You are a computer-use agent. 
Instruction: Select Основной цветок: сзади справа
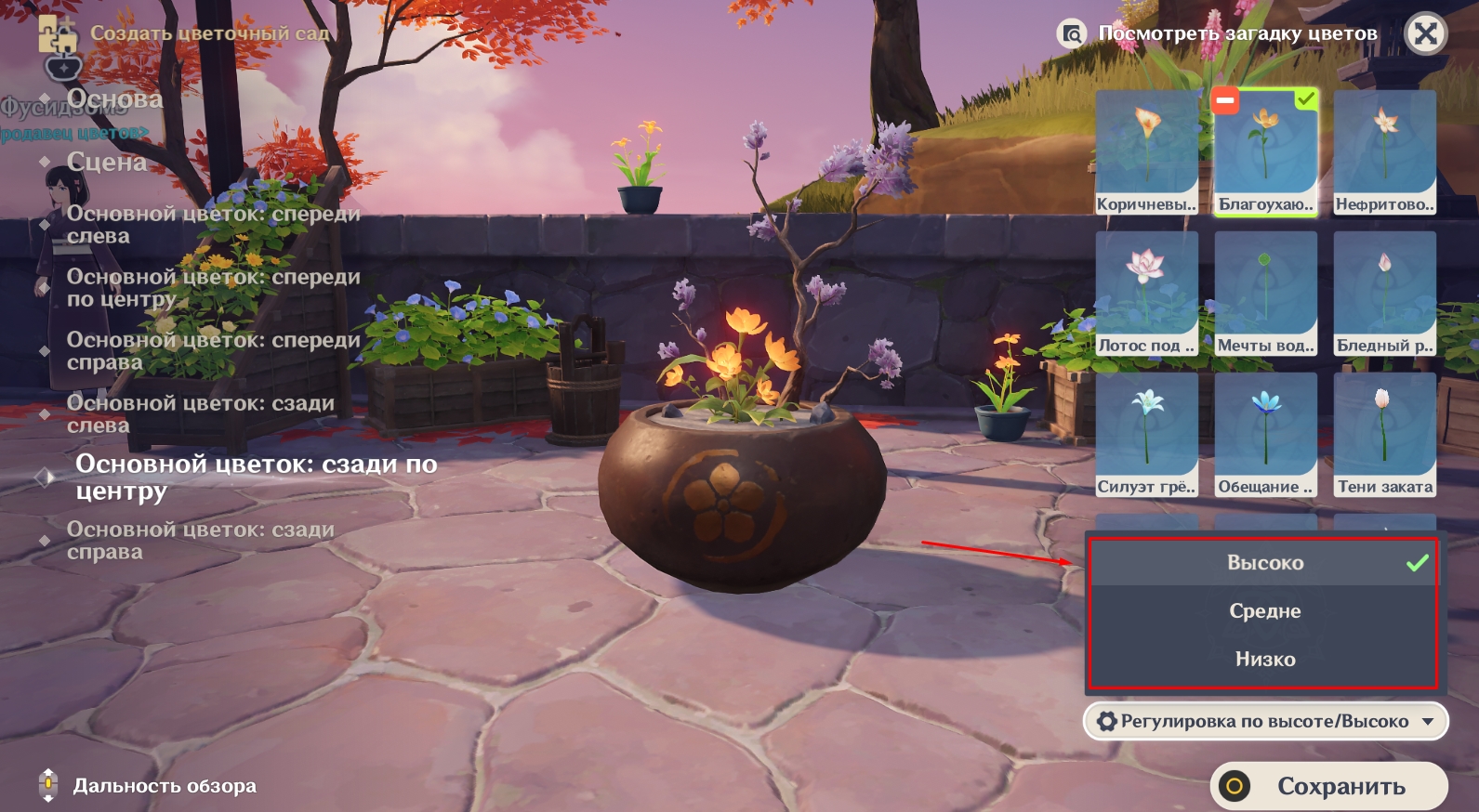pyautogui.click(x=200, y=541)
